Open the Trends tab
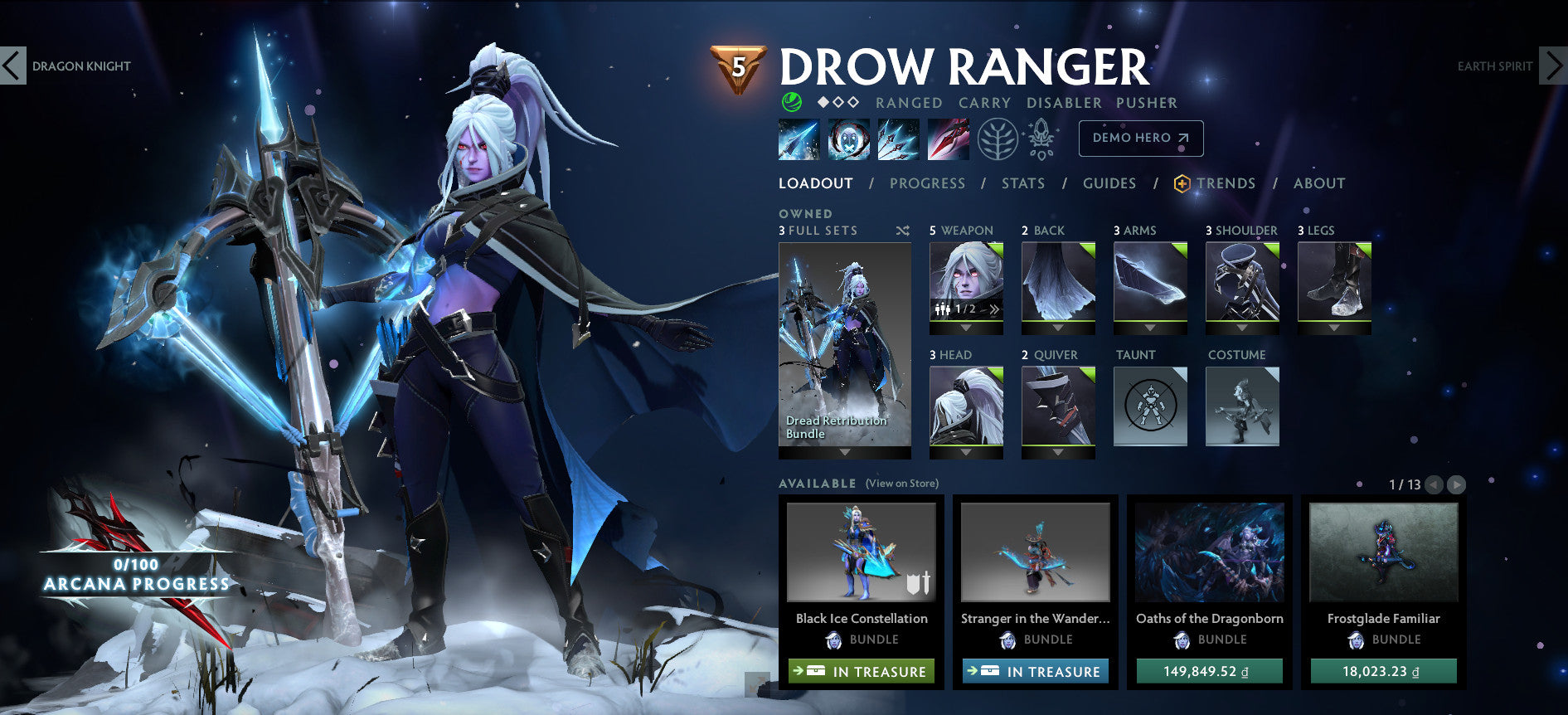This screenshot has width=1568, height=715. (1226, 183)
